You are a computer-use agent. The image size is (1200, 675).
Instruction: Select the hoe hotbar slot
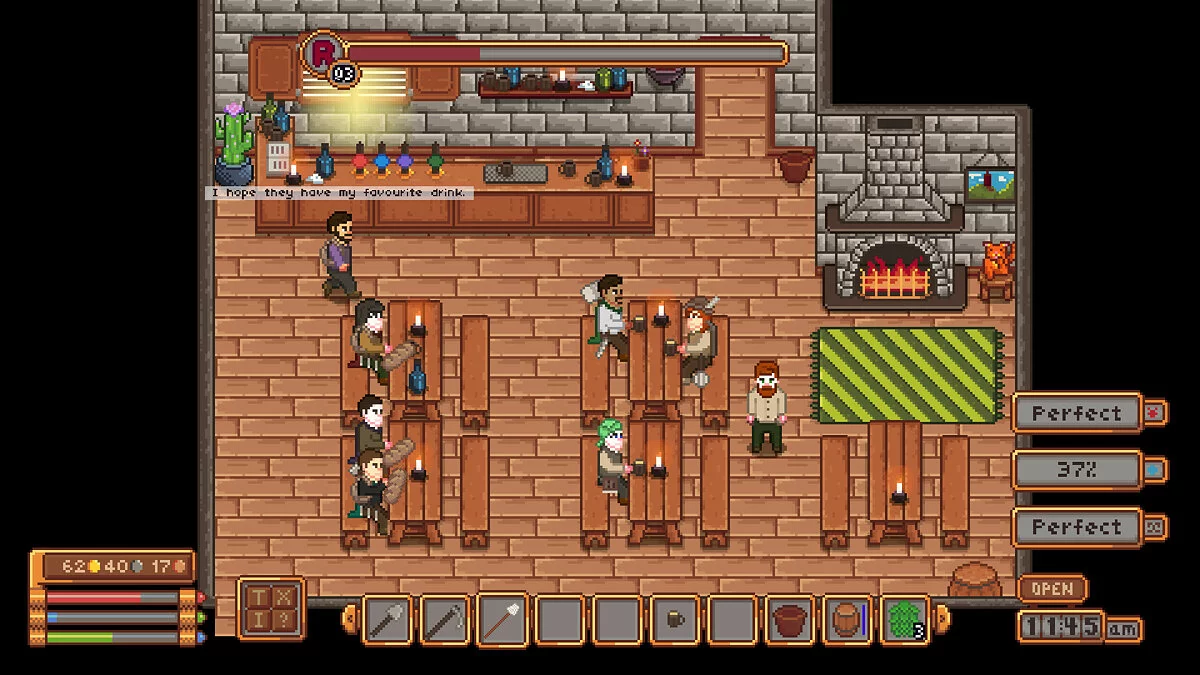445,619
